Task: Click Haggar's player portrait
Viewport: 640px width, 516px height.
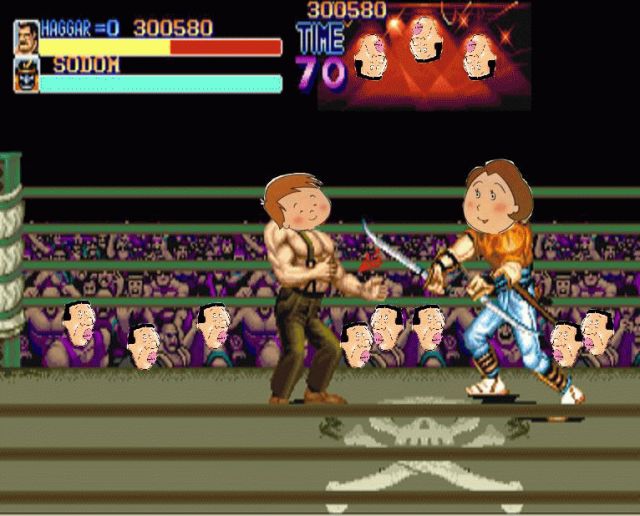Action: pos(26,37)
